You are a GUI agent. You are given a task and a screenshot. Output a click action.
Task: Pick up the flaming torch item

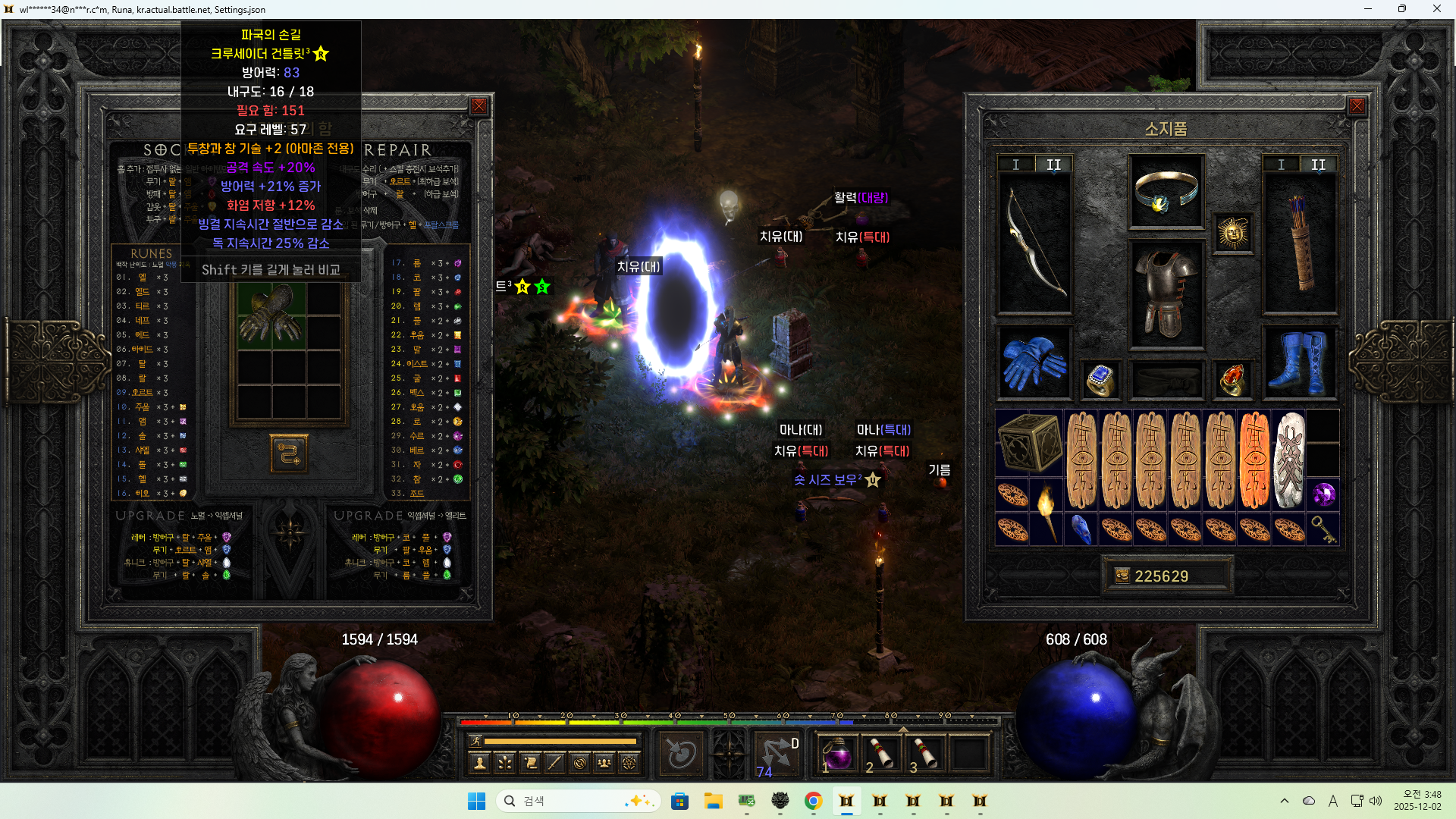tap(1046, 512)
